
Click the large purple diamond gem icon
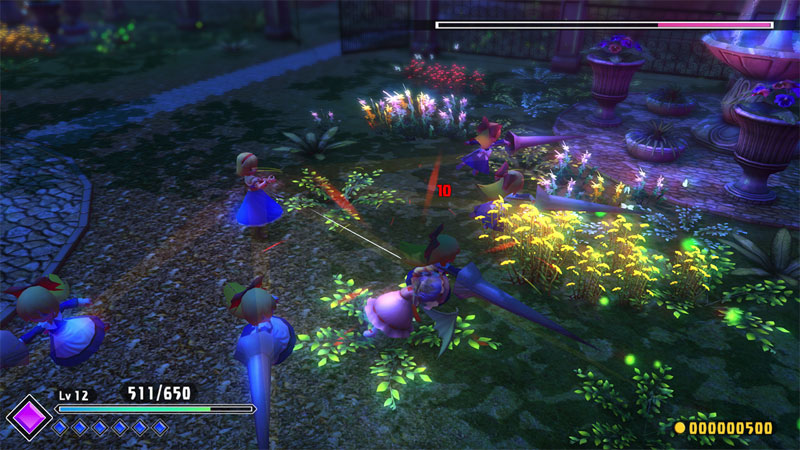click(29, 416)
